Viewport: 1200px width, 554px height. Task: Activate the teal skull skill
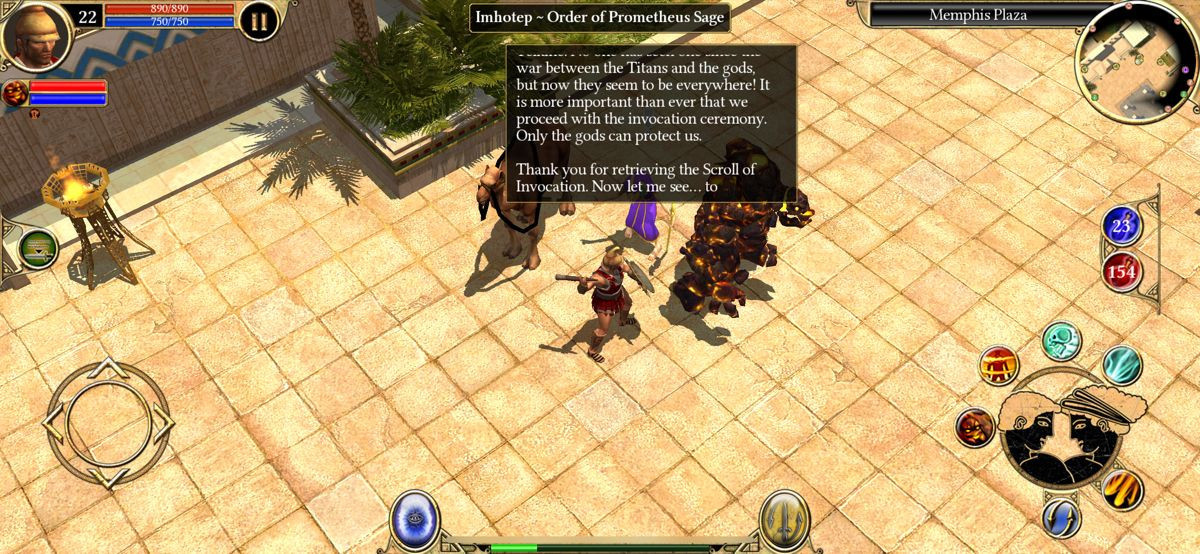pyautogui.click(x=1061, y=341)
